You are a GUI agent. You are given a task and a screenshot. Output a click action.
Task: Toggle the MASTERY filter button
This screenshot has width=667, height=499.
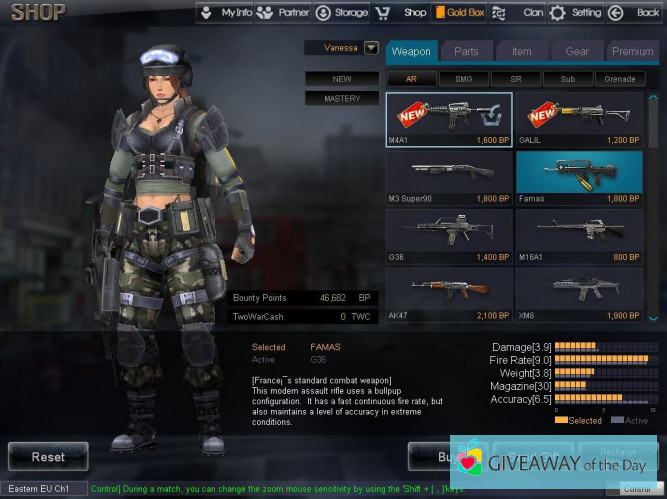(x=342, y=99)
